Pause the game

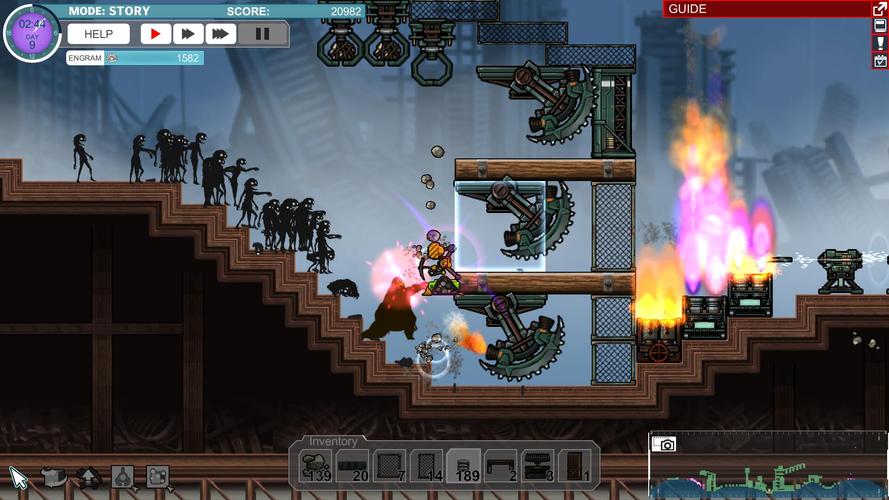tap(262, 34)
